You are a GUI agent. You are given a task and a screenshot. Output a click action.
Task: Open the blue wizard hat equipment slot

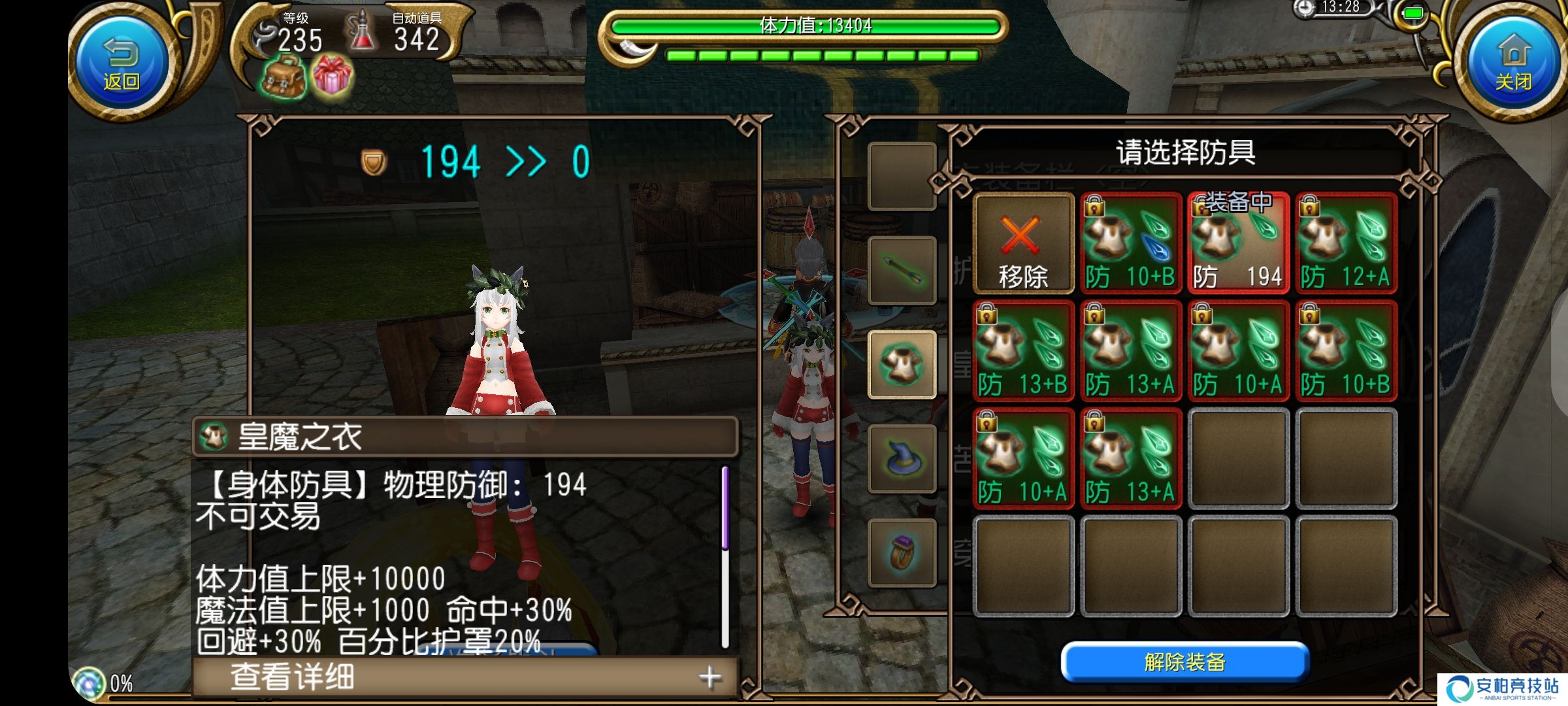click(902, 458)
